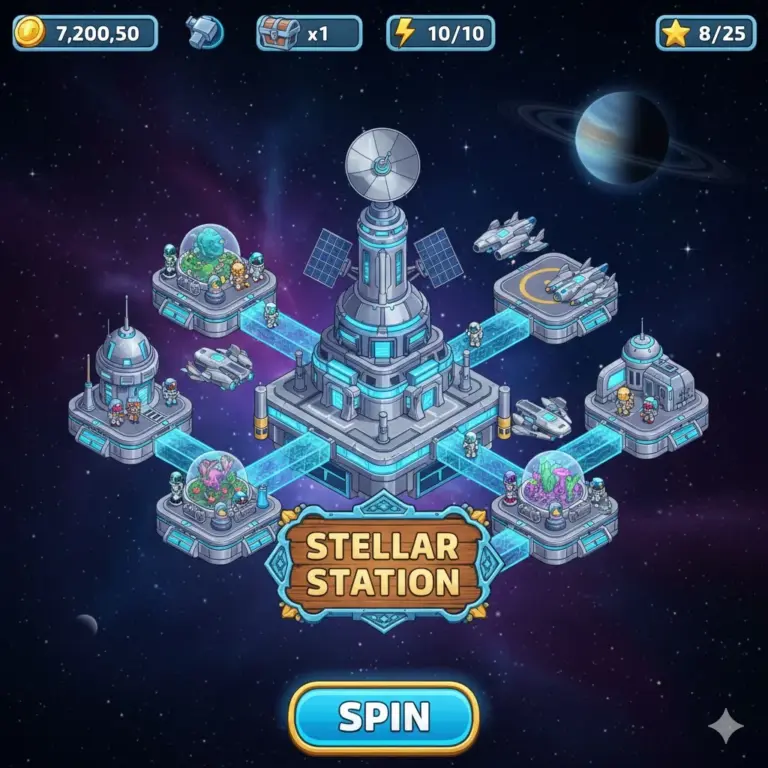This screenshot has width=768, height=768.
Task: Hit the blue SPIN button
Action: click(384, 717)
